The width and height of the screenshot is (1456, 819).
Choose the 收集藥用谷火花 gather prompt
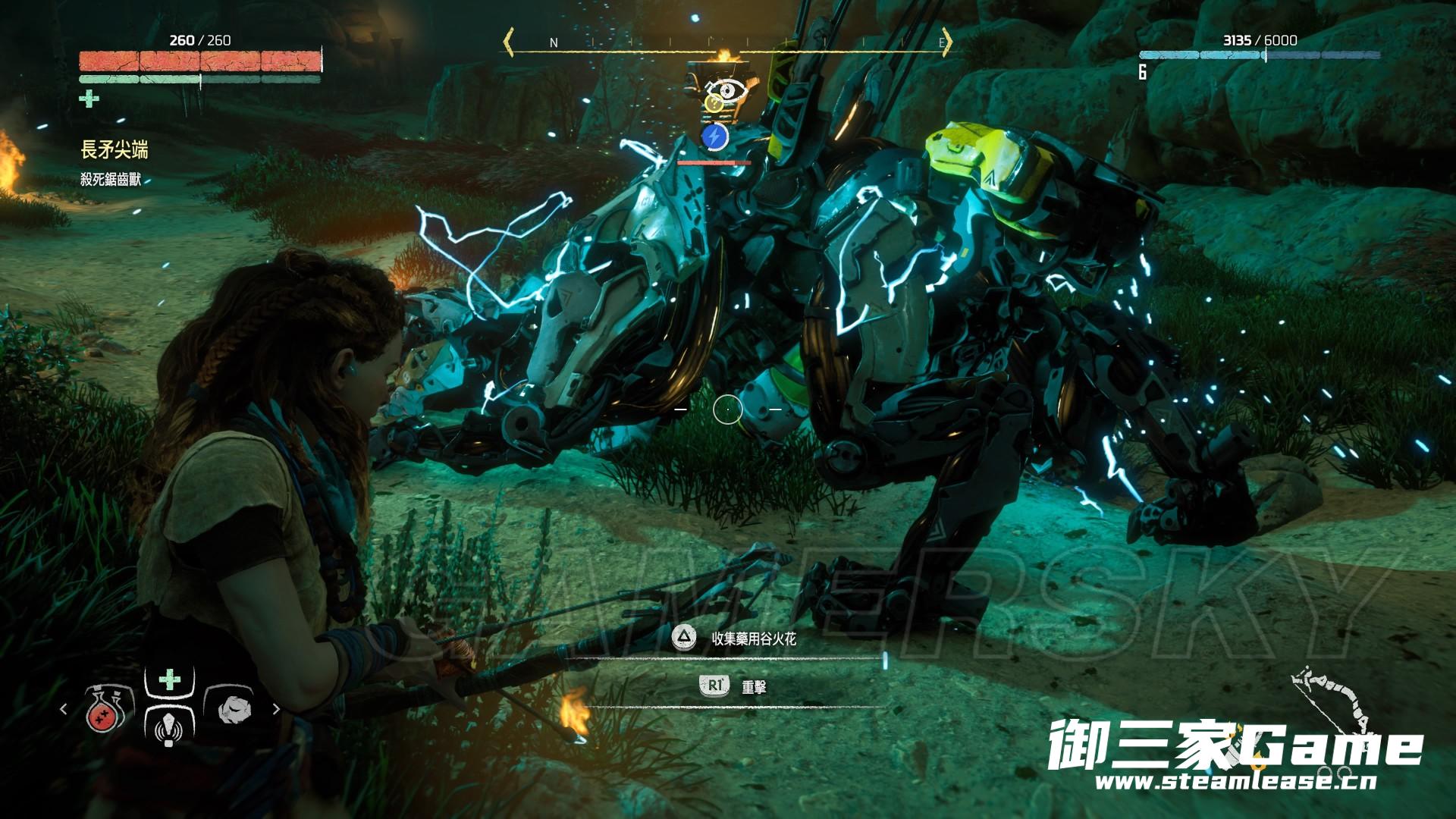click(x=753, y=639)
